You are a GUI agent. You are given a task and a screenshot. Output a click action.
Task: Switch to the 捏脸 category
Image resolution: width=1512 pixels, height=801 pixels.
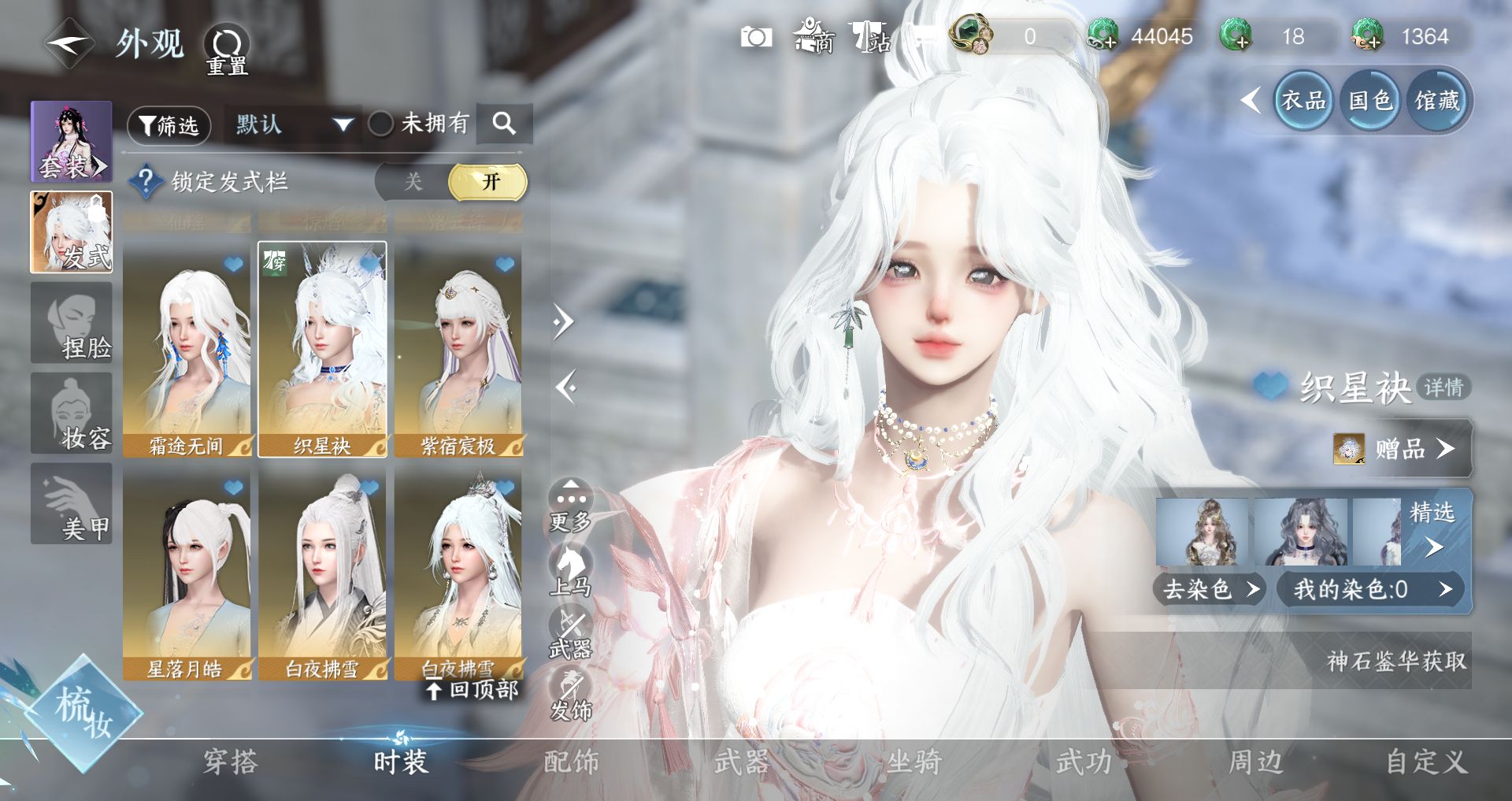(x=72, y=324)
